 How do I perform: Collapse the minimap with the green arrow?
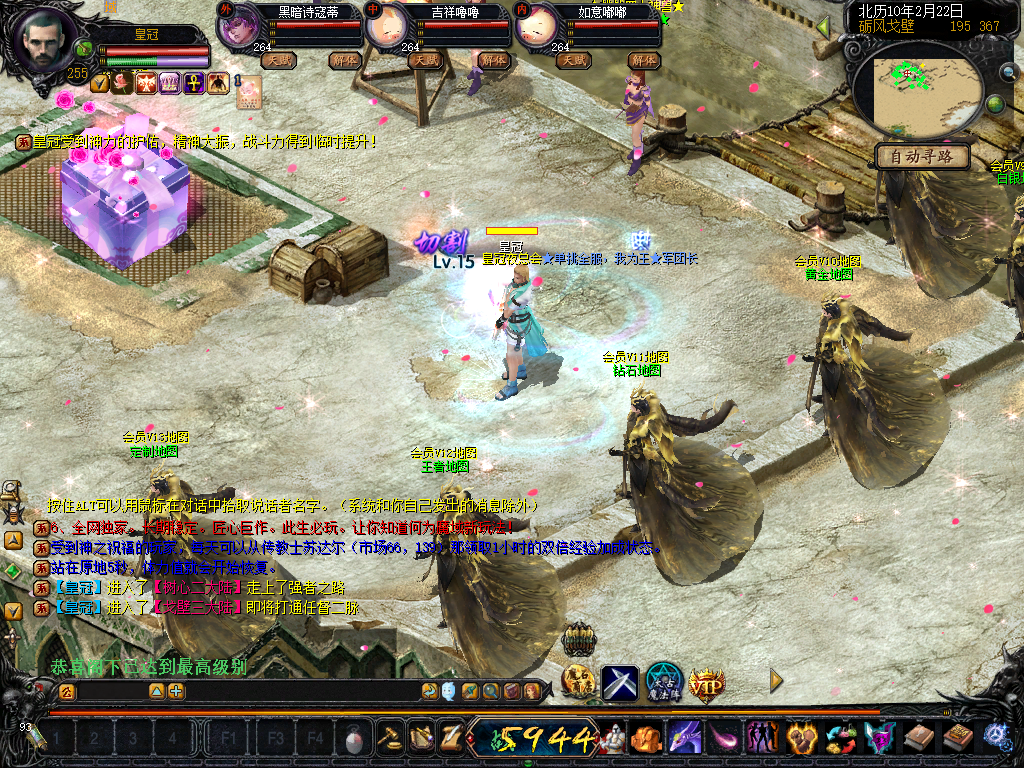click(x=823, y=27)
